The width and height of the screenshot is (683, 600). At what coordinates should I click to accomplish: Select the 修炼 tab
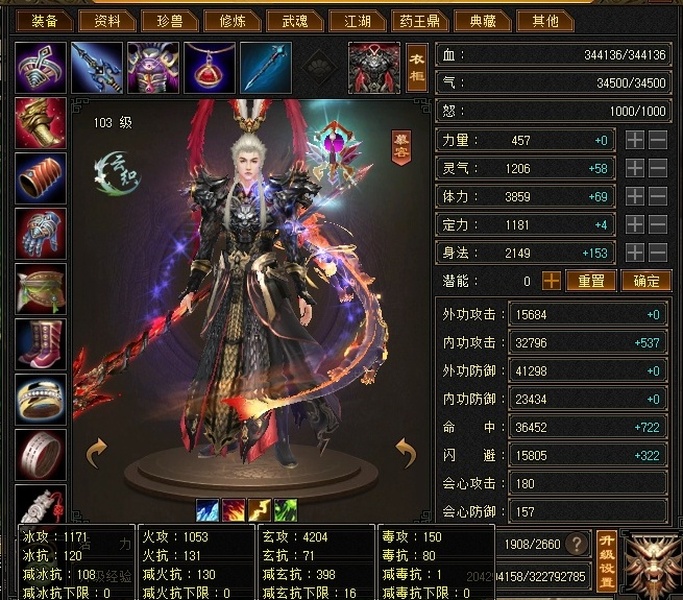(x=233, y=21)
